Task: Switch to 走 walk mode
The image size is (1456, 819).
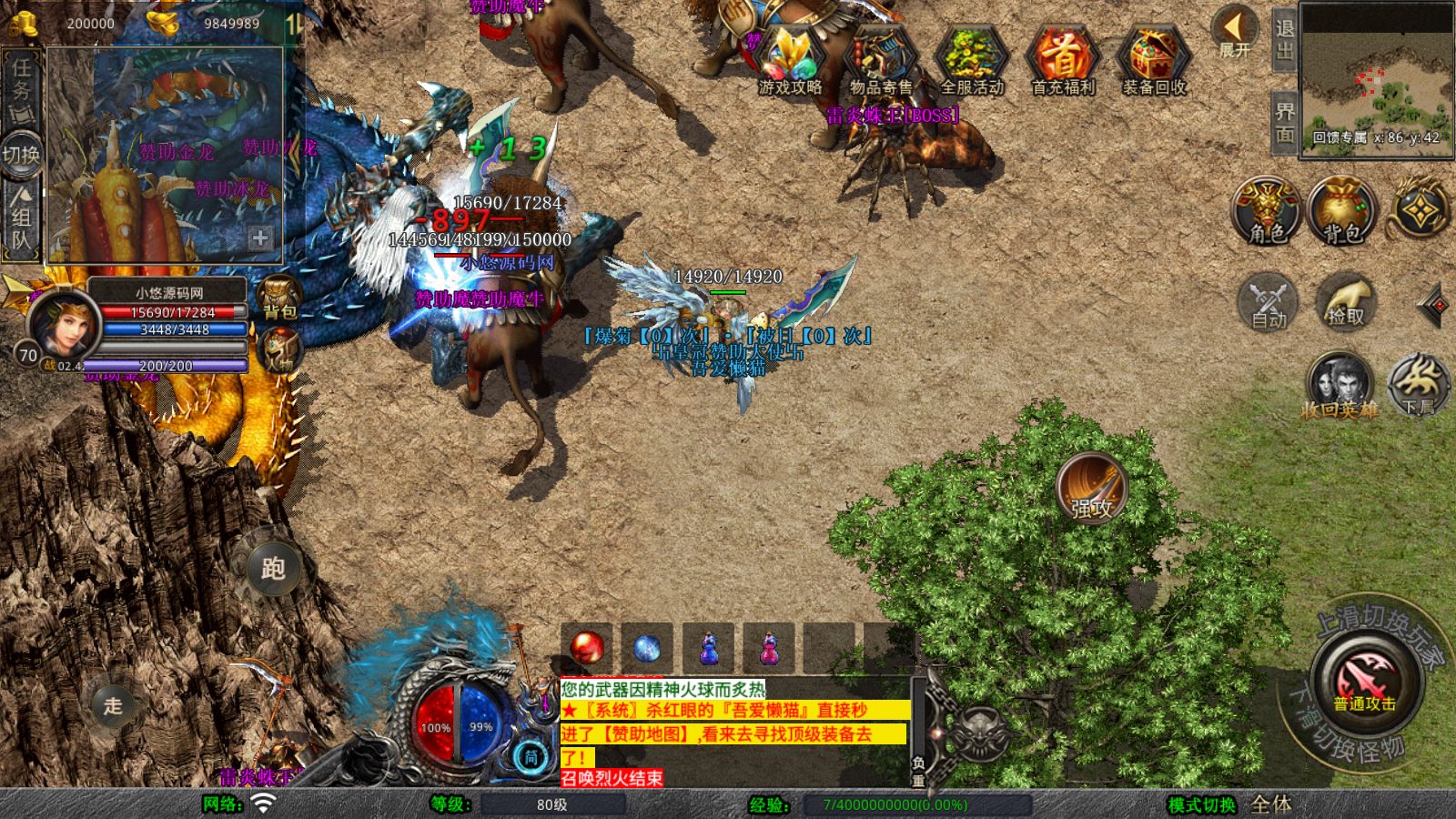Action: (113, 705)
